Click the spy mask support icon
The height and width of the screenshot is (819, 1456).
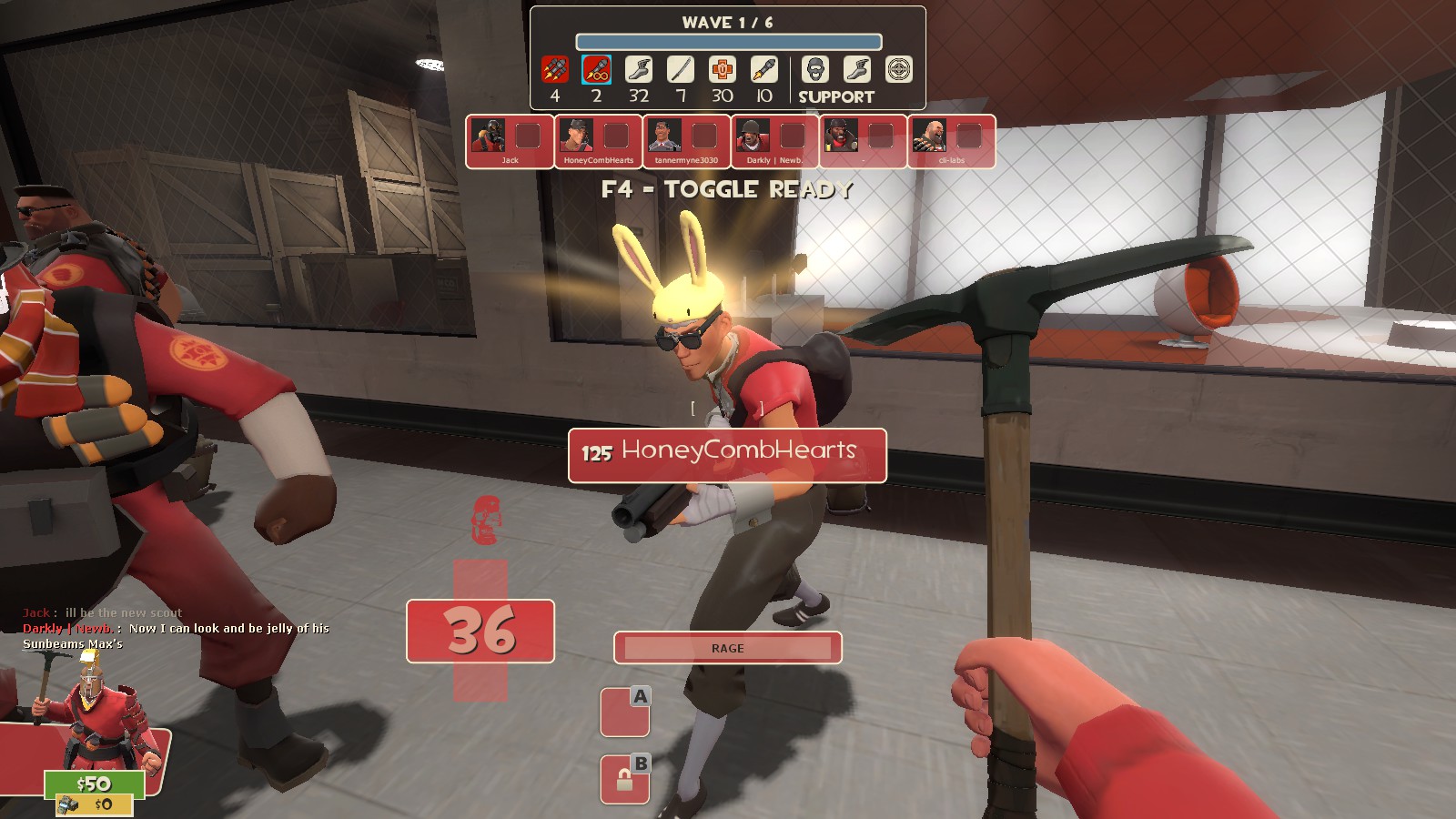tap(815, 70)
